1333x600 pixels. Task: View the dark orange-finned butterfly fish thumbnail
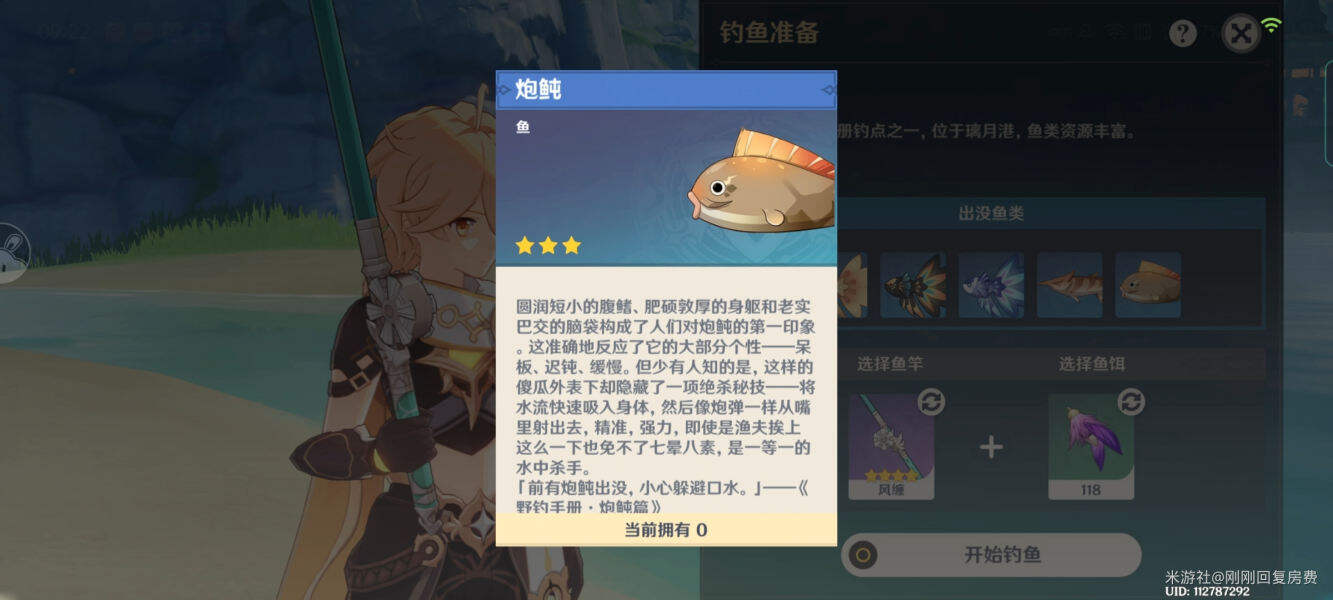(913, 285)
